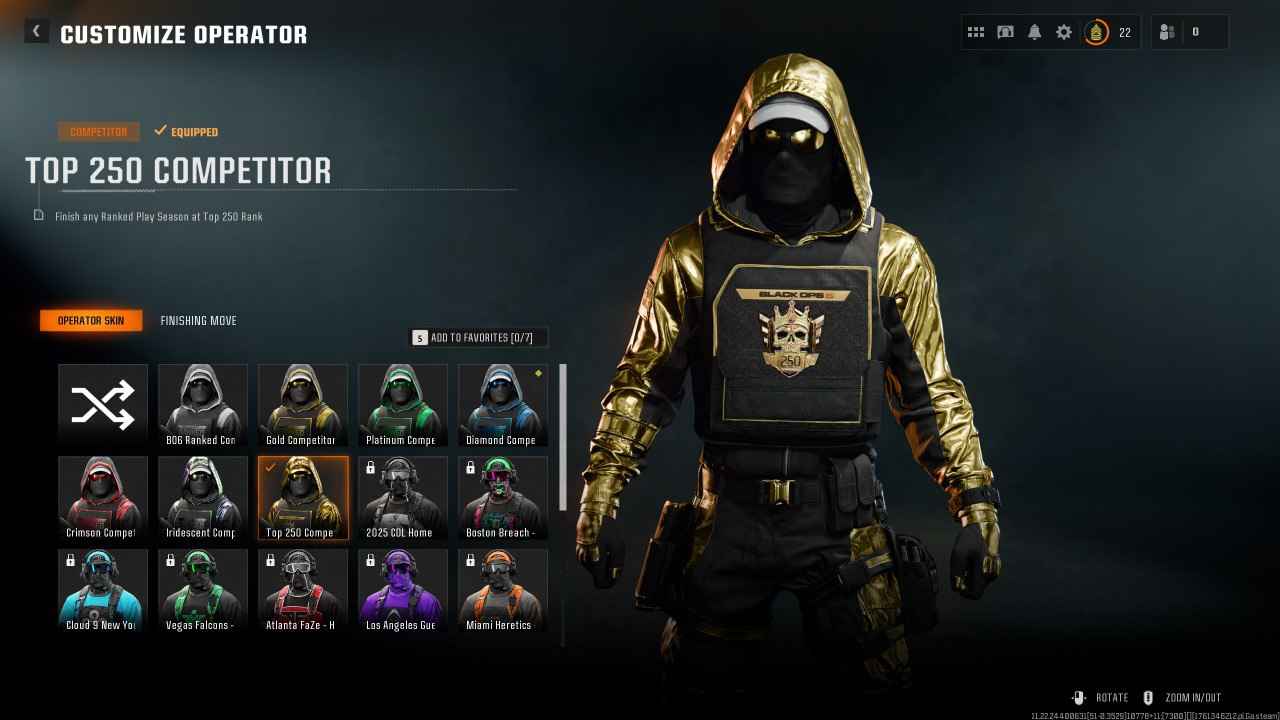Switch to the Operator Skin tab
This screenshot has height=720, width=1280.
point(91,320)
